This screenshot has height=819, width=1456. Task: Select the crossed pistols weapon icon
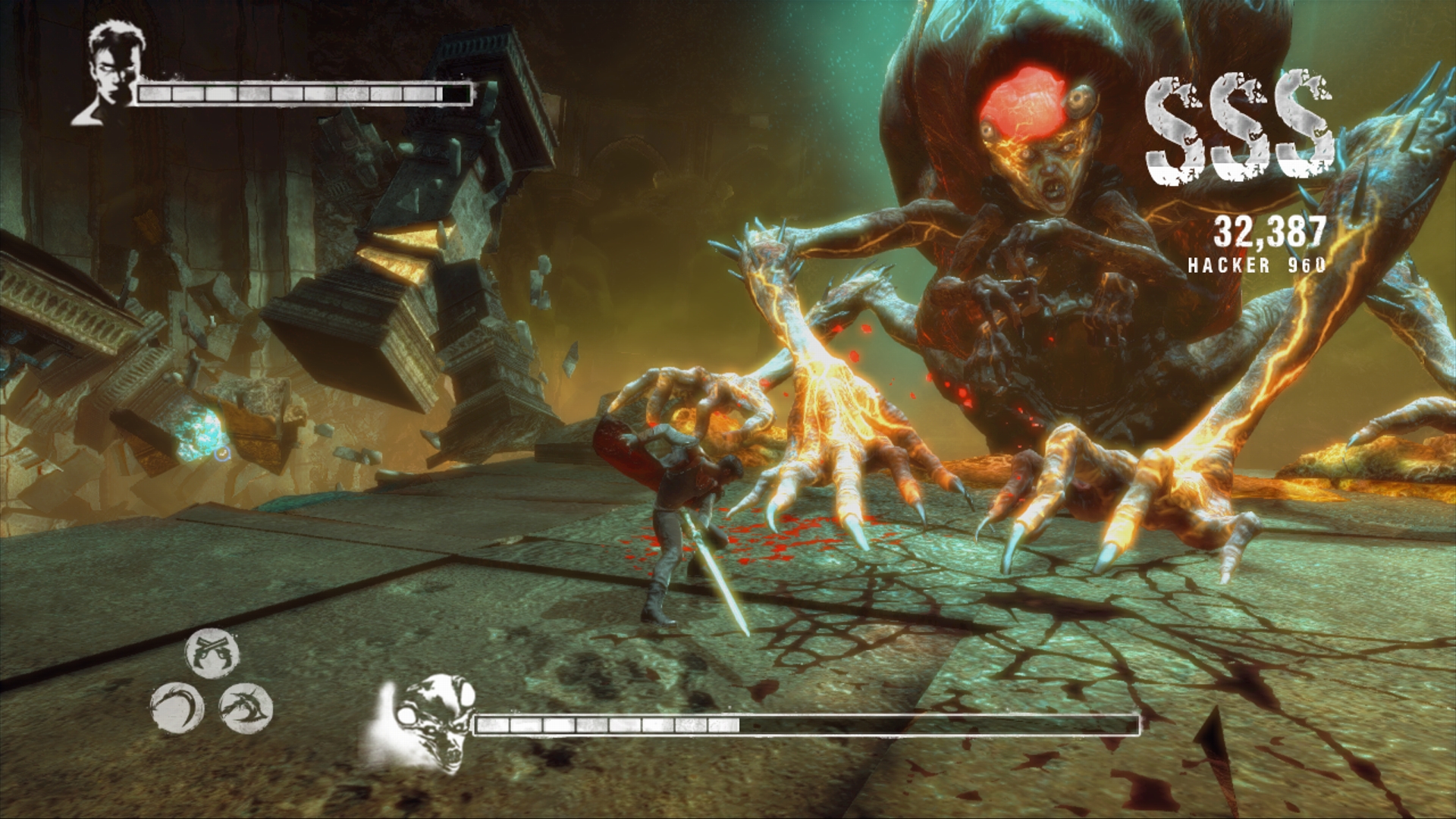click(212, 653)
